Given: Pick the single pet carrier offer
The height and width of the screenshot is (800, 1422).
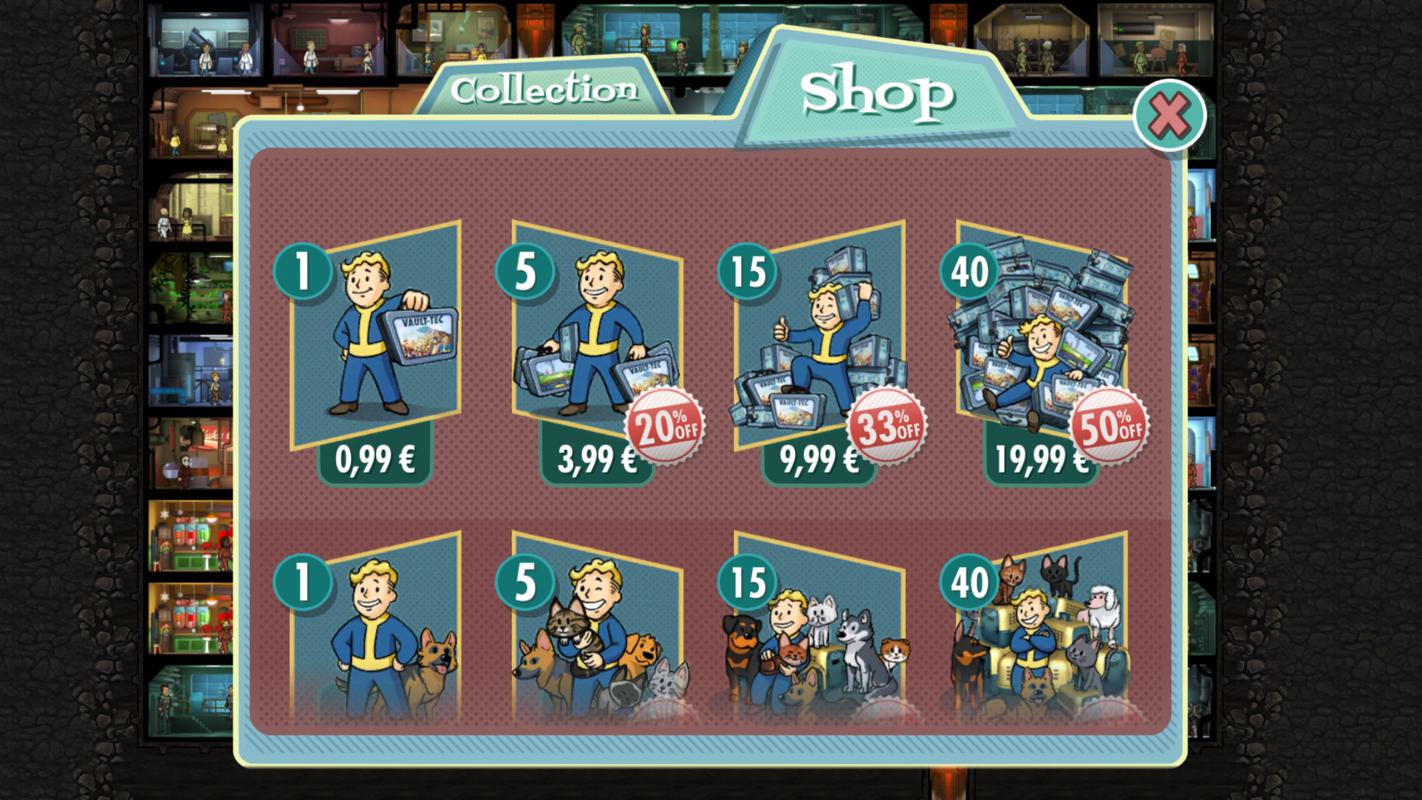Looking at the screenshot, I should 374,630.
